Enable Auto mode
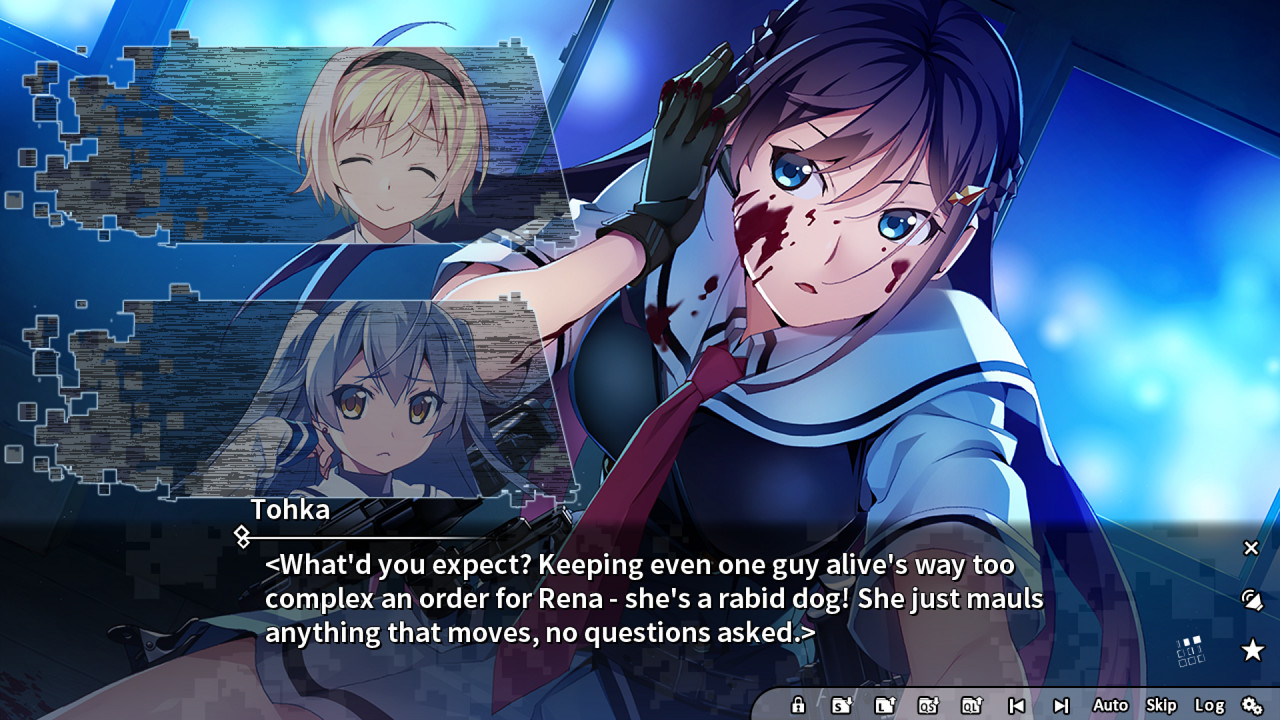Screen dimensions: 1280x720 pos(1110,705)
